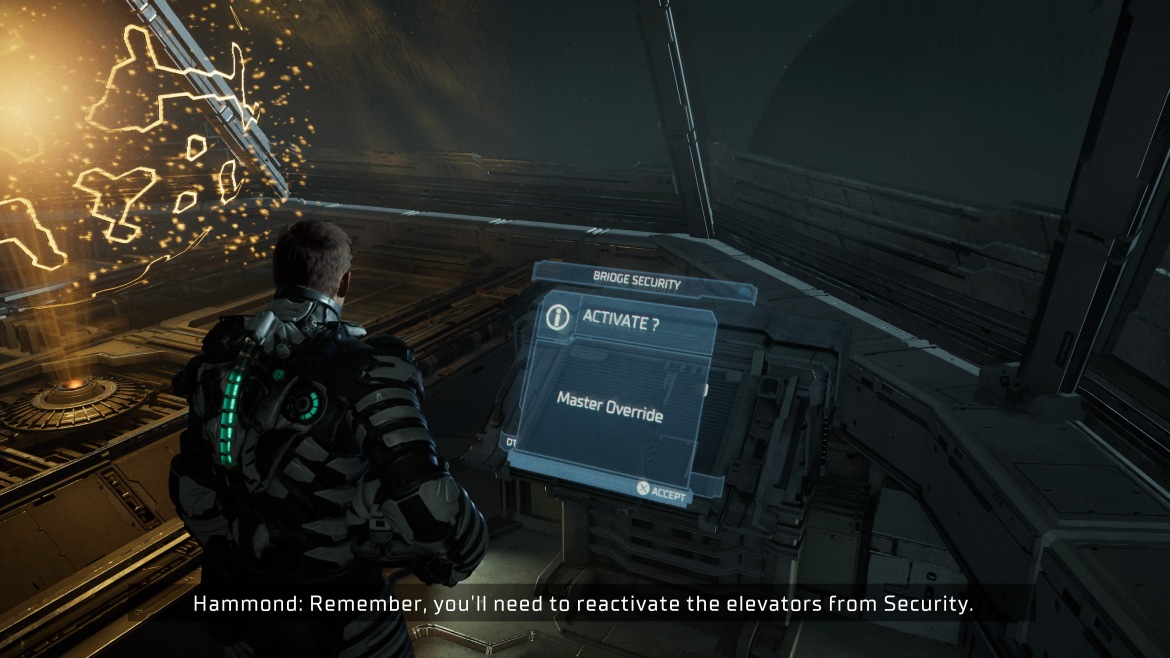Select the Master Override option
Viewport: 1170px width, 658px height.
point(609,406)
